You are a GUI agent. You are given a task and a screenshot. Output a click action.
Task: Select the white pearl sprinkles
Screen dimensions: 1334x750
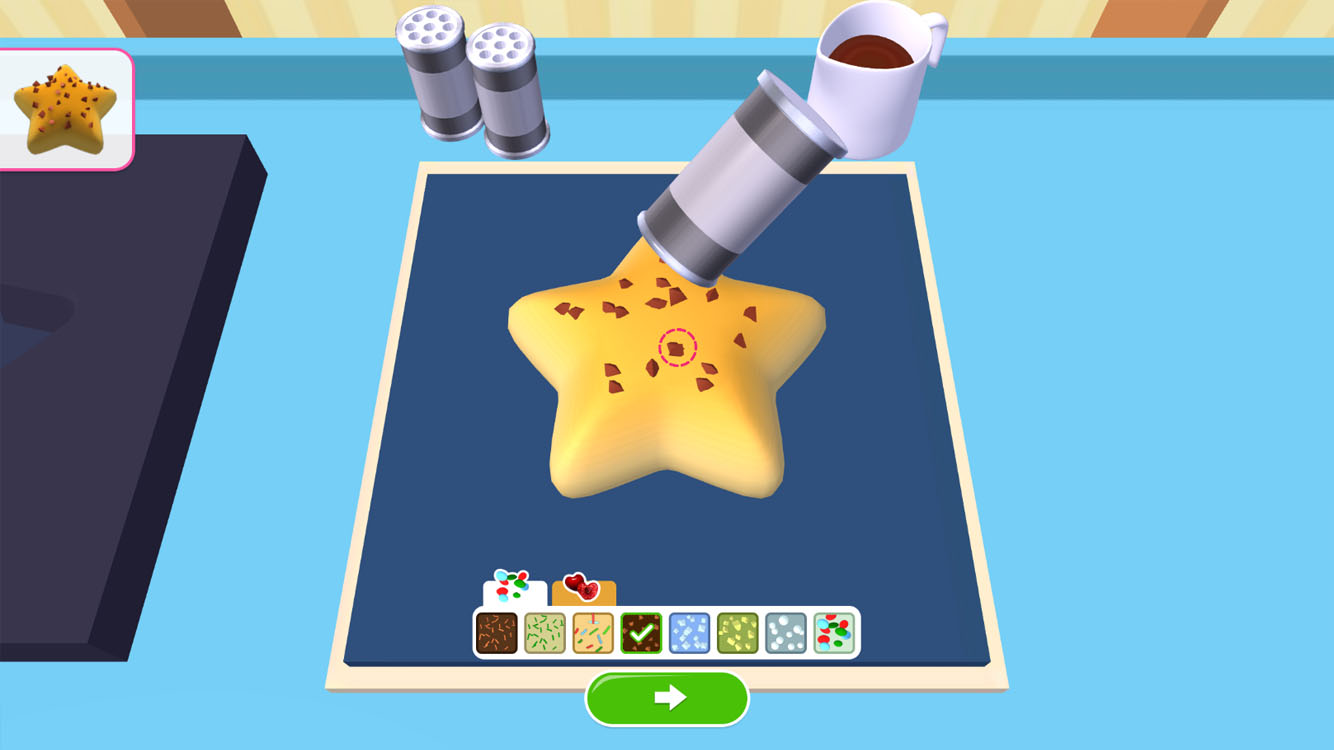(x=784, y=631)
